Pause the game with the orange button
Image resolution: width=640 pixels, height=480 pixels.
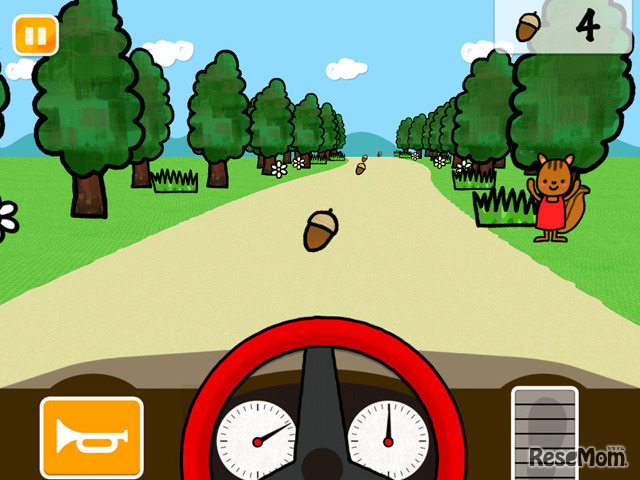coord(35,36)
